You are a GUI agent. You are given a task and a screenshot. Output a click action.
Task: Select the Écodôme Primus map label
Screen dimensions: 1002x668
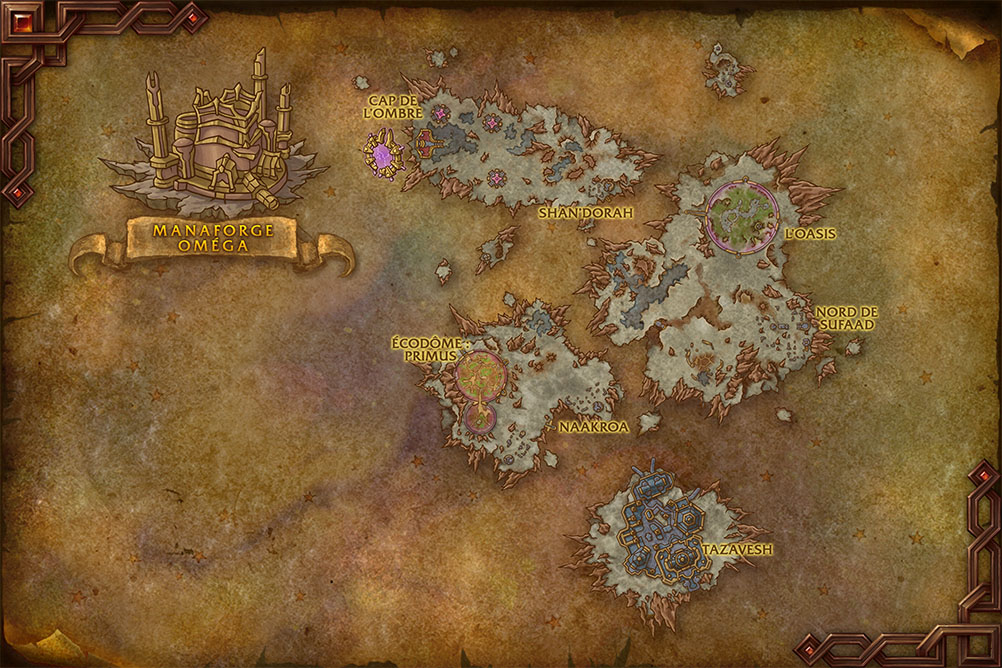[425, 348]
